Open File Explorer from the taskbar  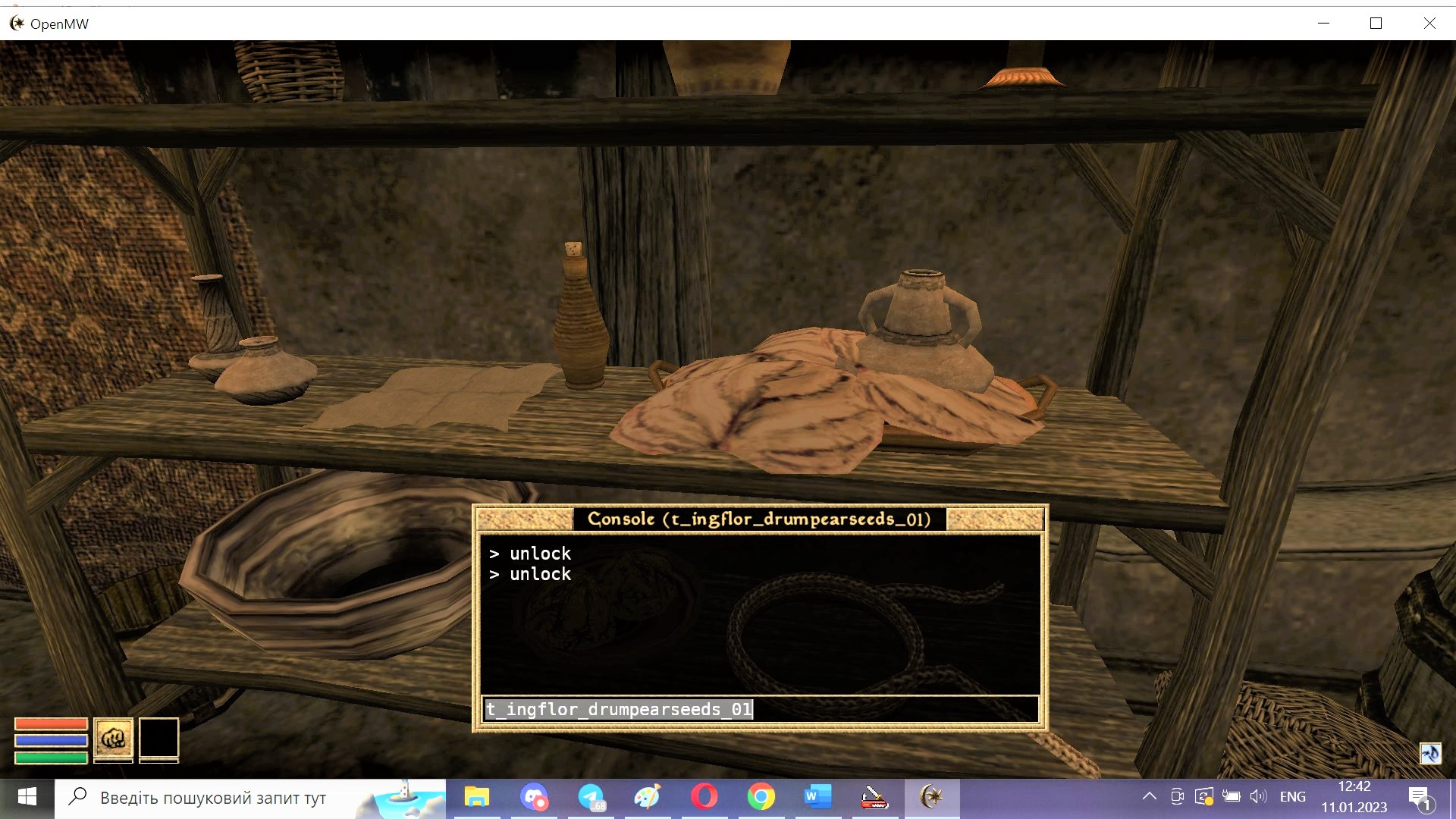coord(477,797)
